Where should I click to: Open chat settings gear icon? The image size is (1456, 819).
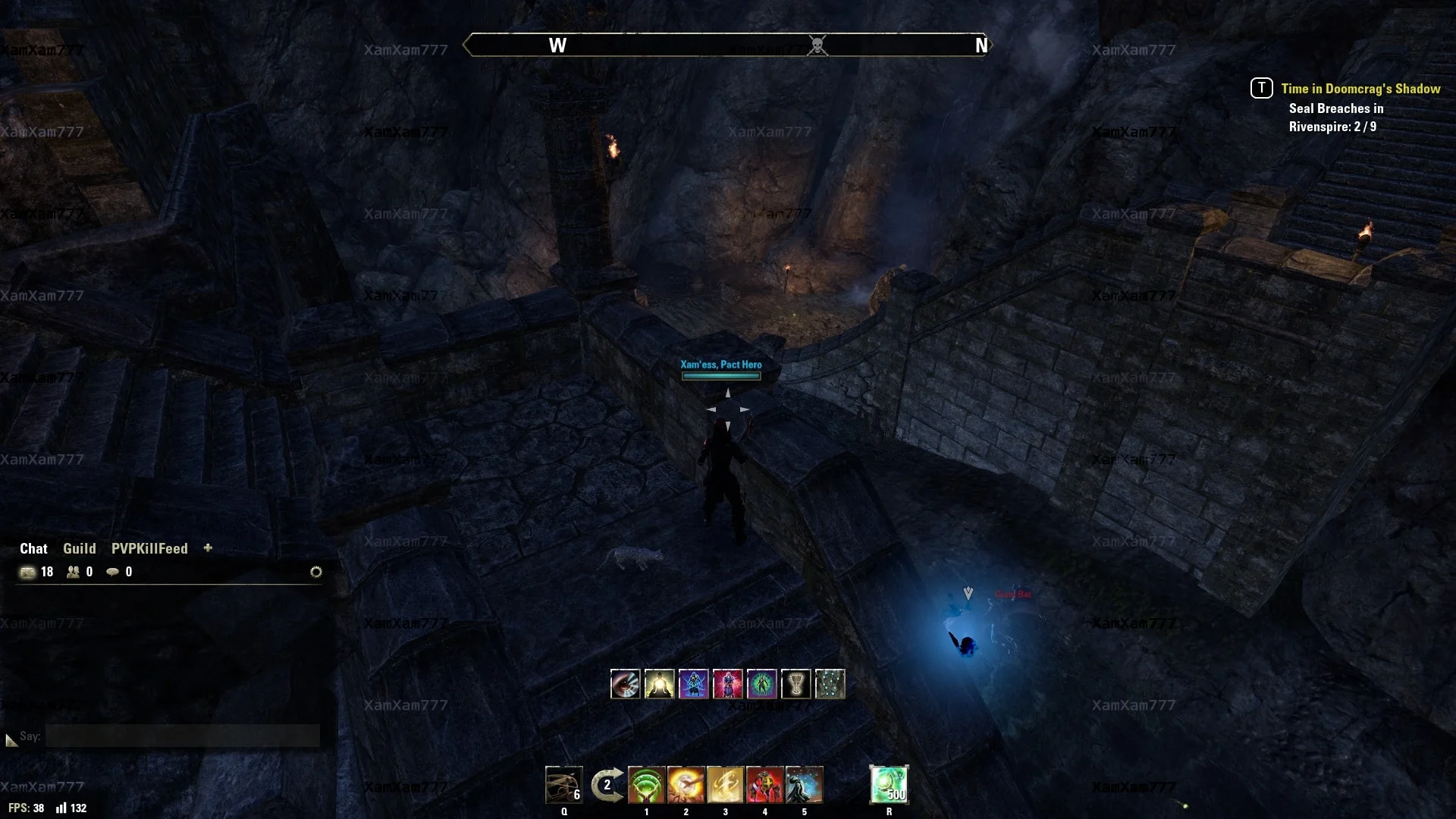point(316,572)
